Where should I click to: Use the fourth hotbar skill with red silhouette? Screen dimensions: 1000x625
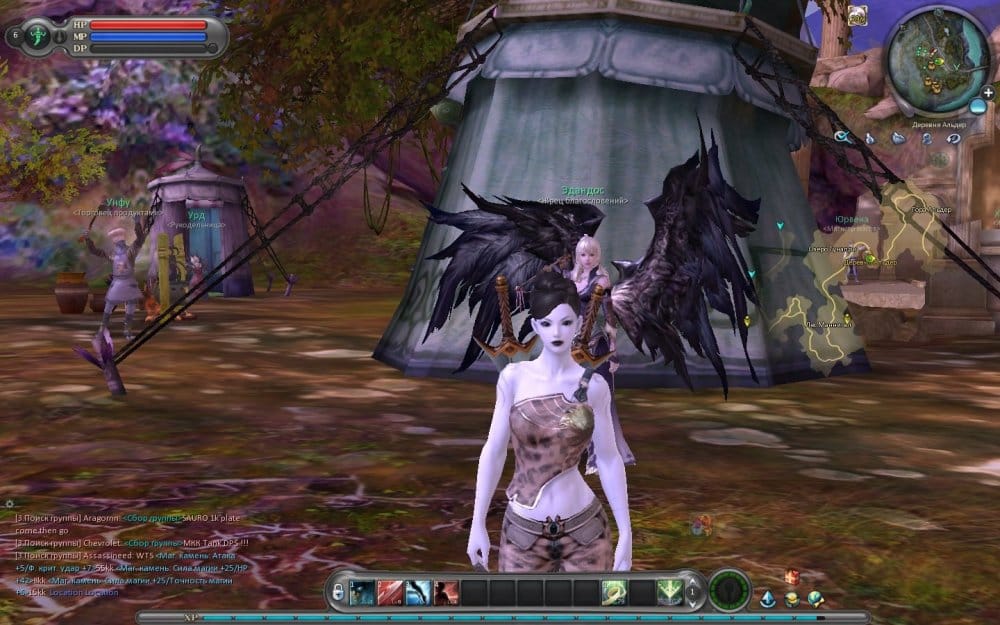click(446, 592)
